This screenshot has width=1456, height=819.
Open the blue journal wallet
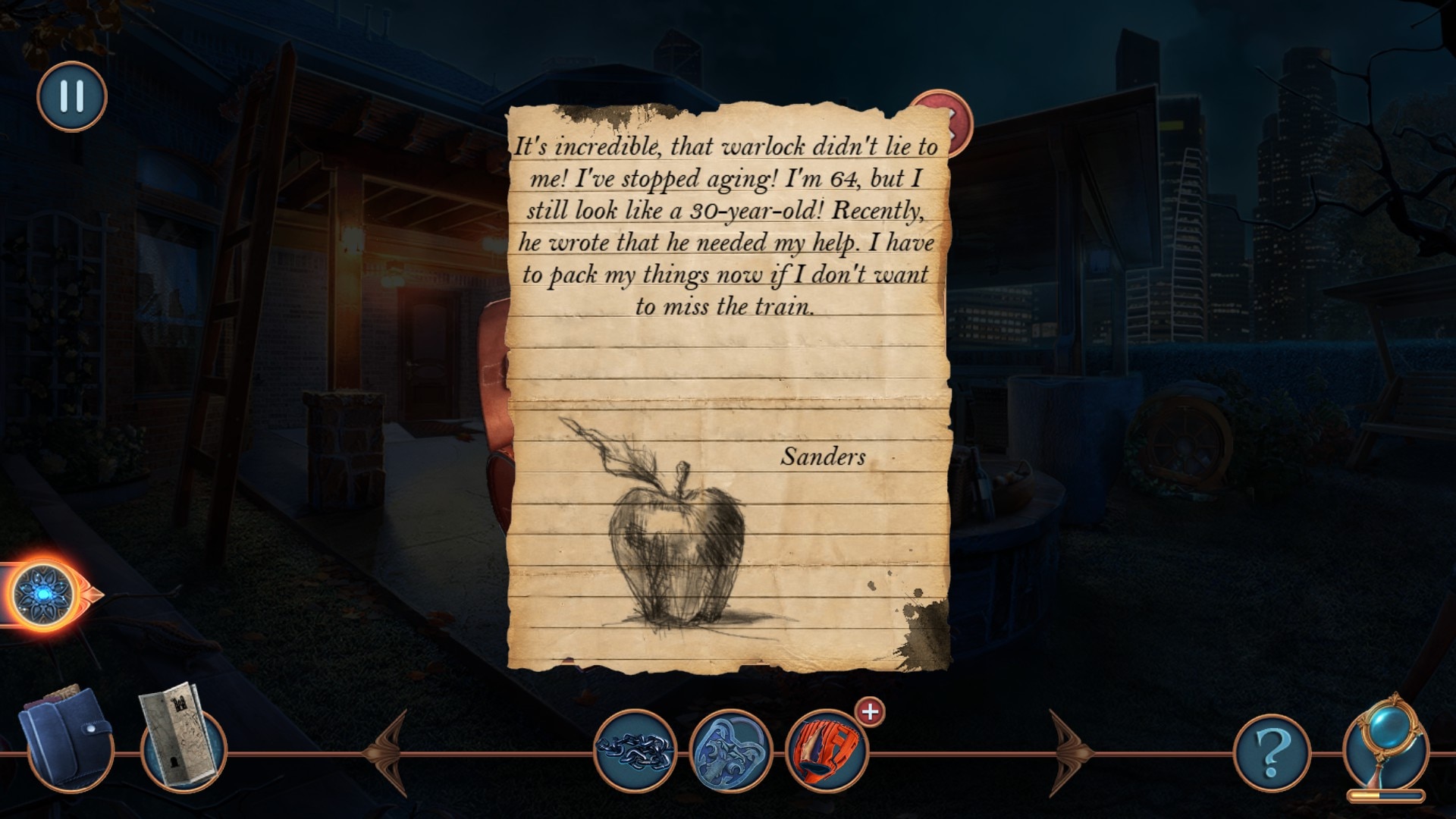[67, 738]
